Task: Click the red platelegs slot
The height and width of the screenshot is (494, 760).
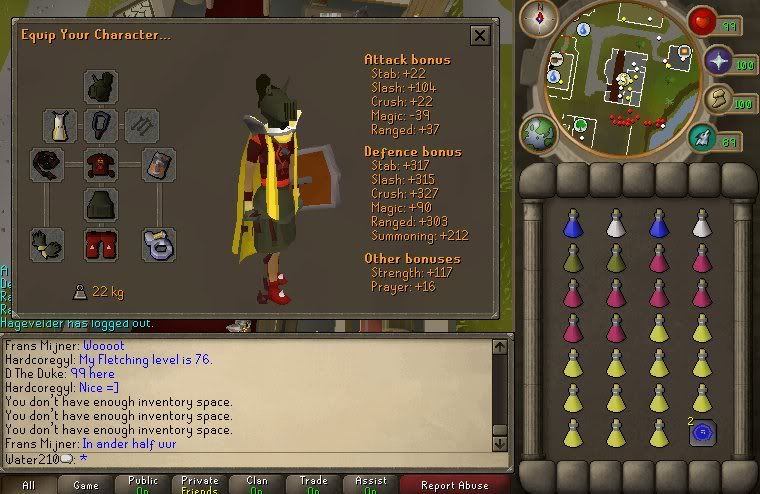Action: point(100,244)
